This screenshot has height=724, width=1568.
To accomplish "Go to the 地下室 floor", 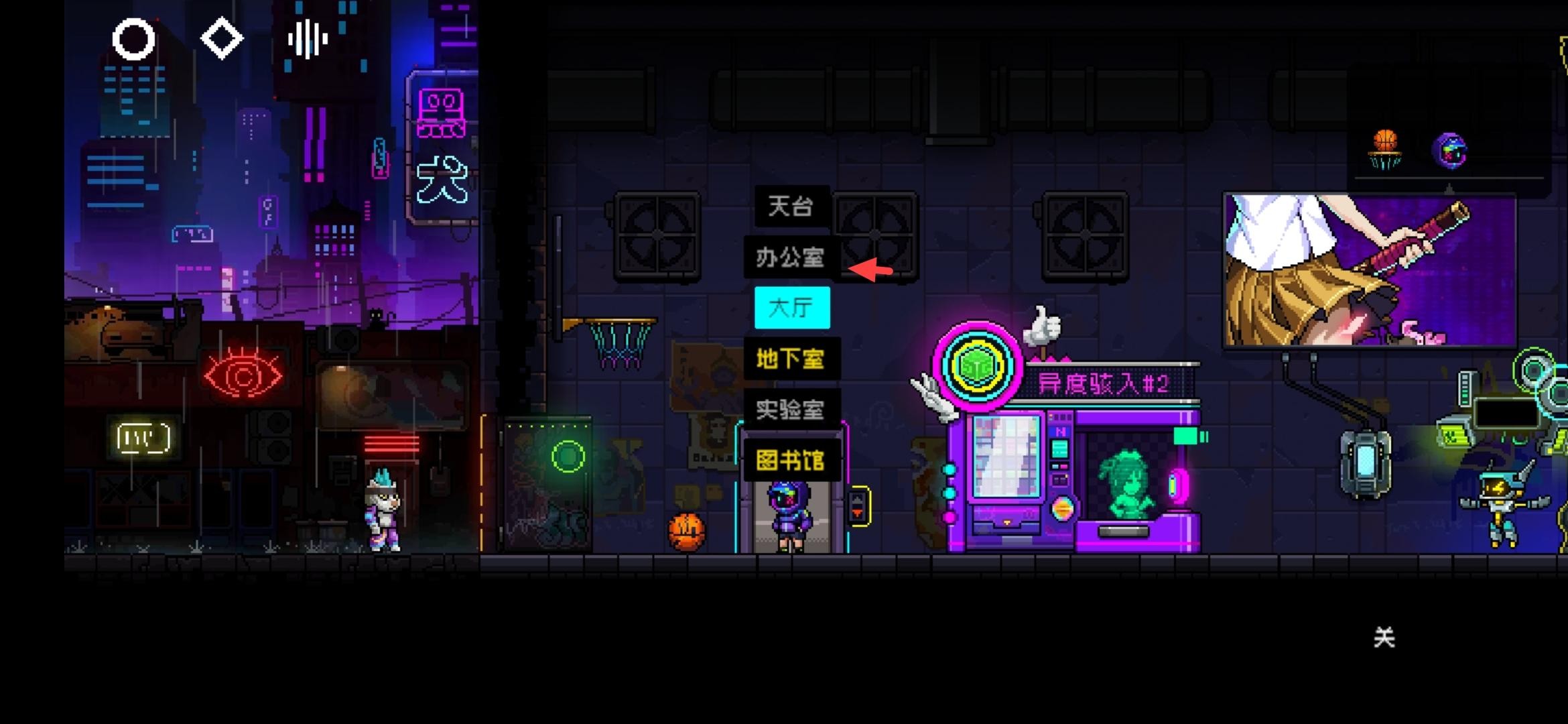I will tap(791, 359).
